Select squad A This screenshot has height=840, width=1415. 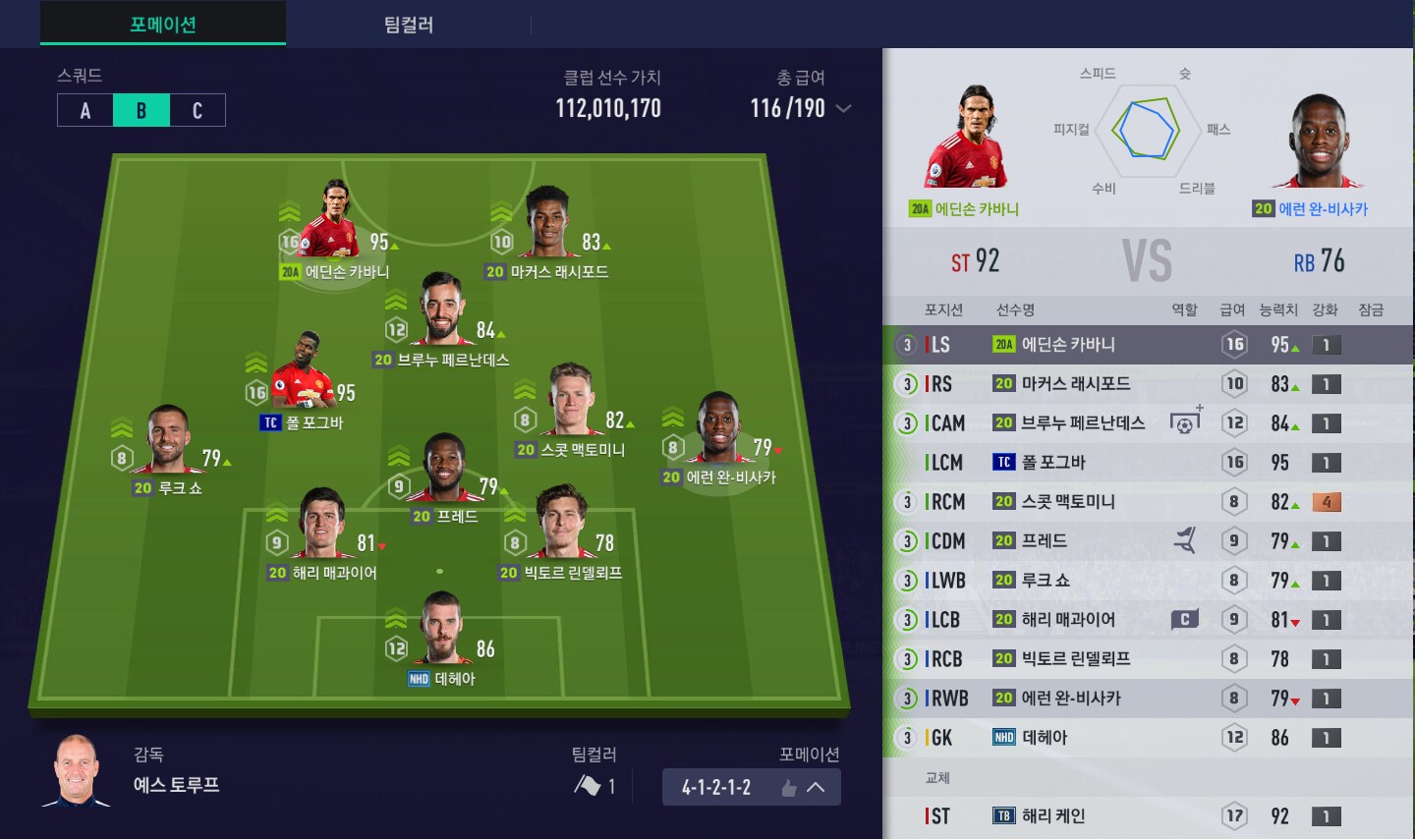coord(85,110)
